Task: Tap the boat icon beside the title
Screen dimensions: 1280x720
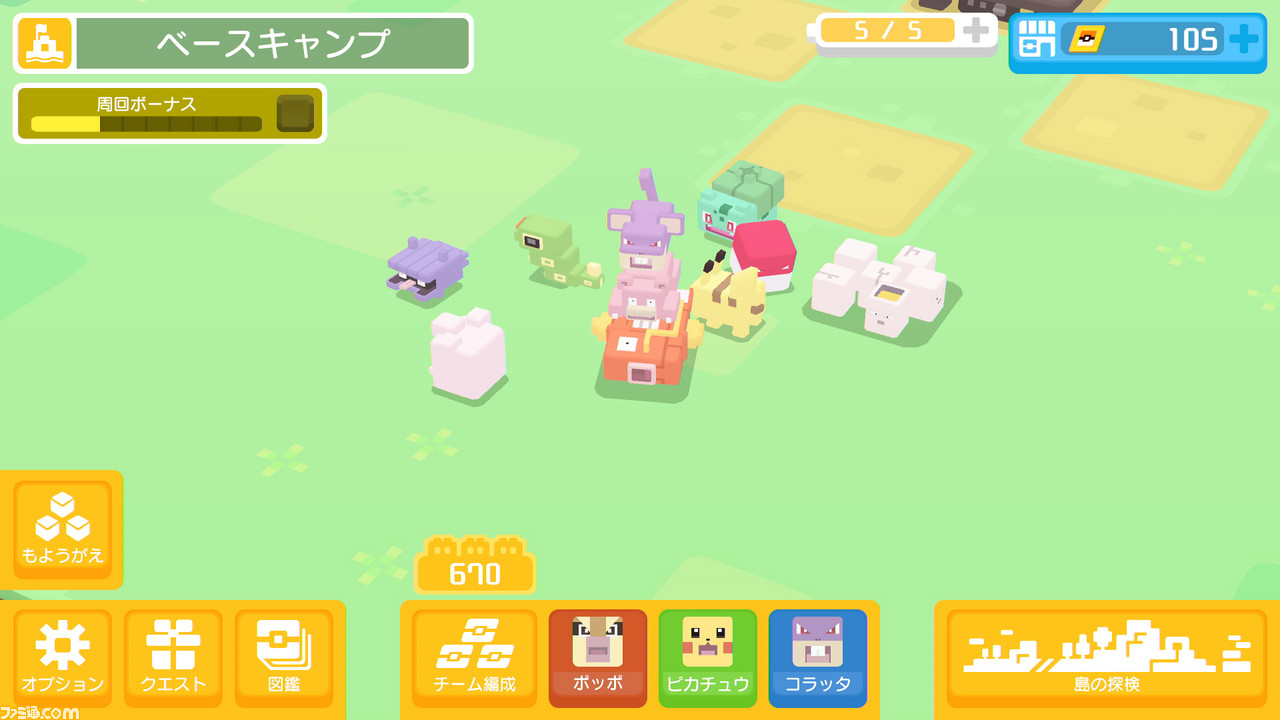Action: [x=41, y=42]
